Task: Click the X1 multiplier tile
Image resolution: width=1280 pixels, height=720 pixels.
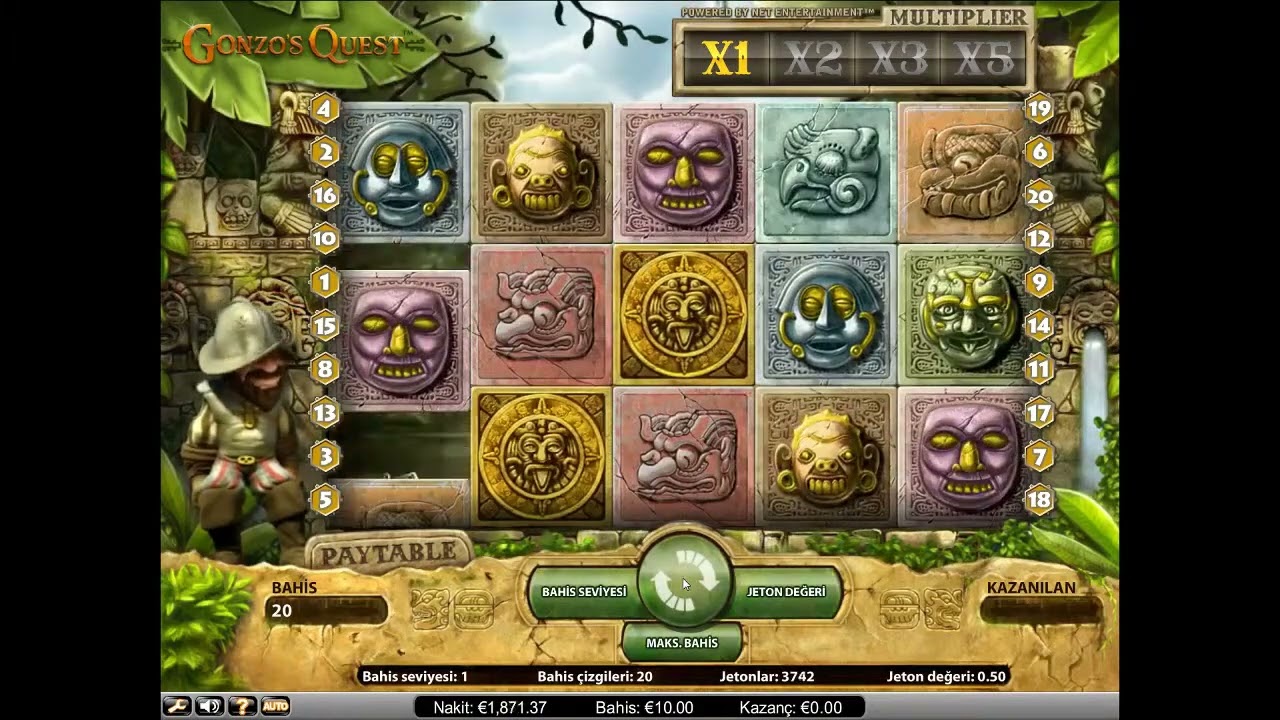Action: tap(726, 58)
